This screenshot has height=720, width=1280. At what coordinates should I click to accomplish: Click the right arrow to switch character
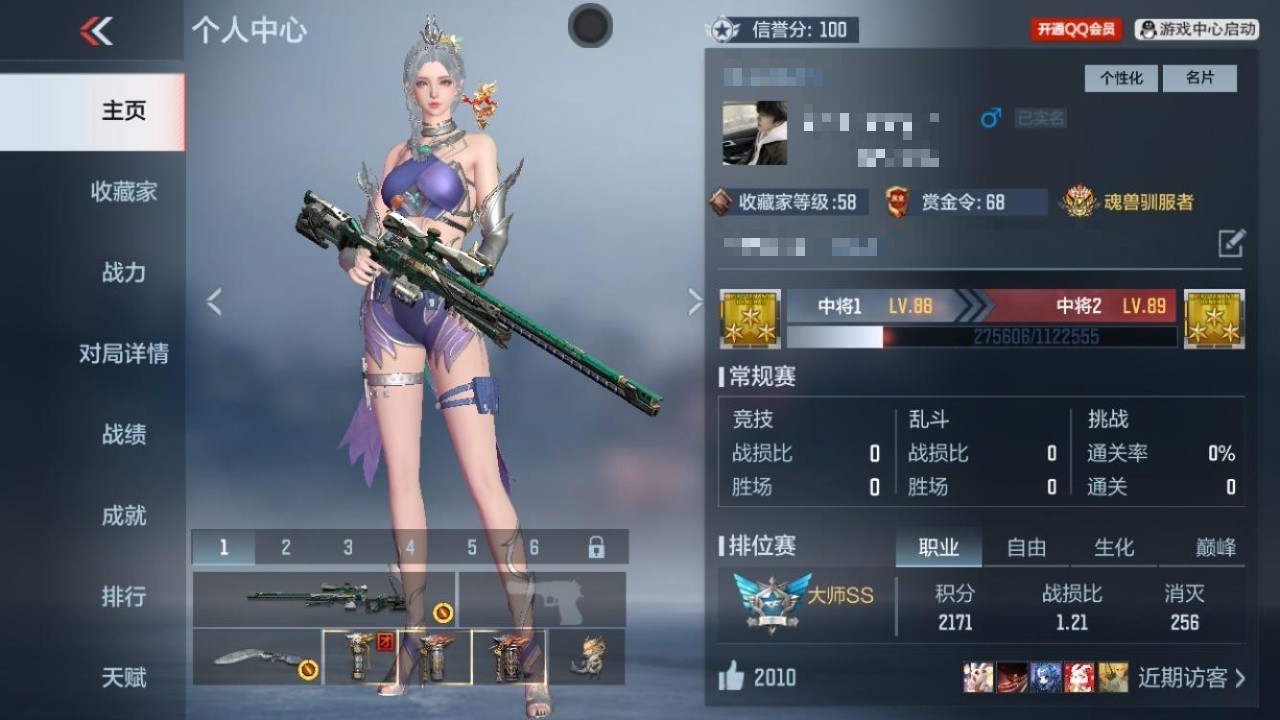[x=695, y=301]
